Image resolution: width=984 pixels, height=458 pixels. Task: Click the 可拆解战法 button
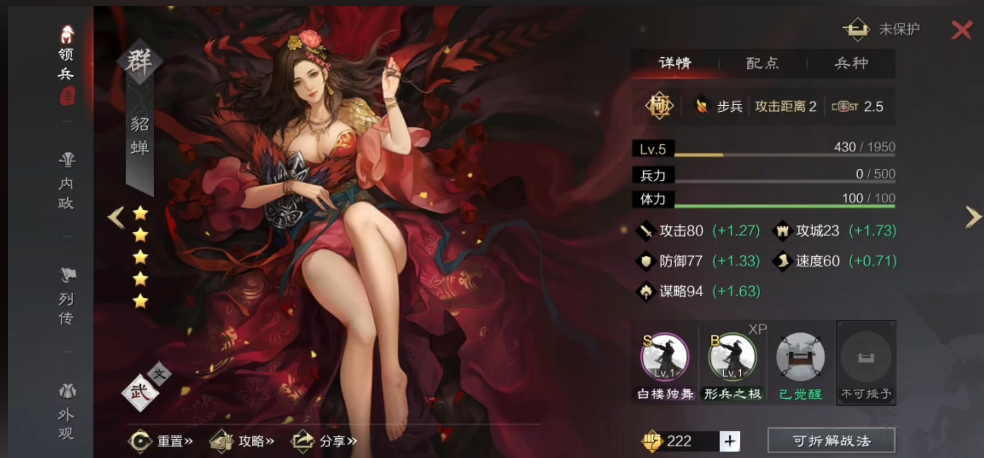830,441
